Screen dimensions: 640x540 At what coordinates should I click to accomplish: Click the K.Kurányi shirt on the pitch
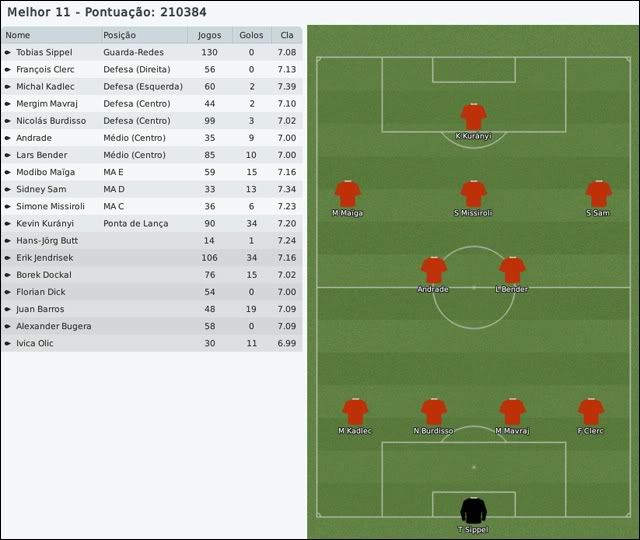(473, 116)
